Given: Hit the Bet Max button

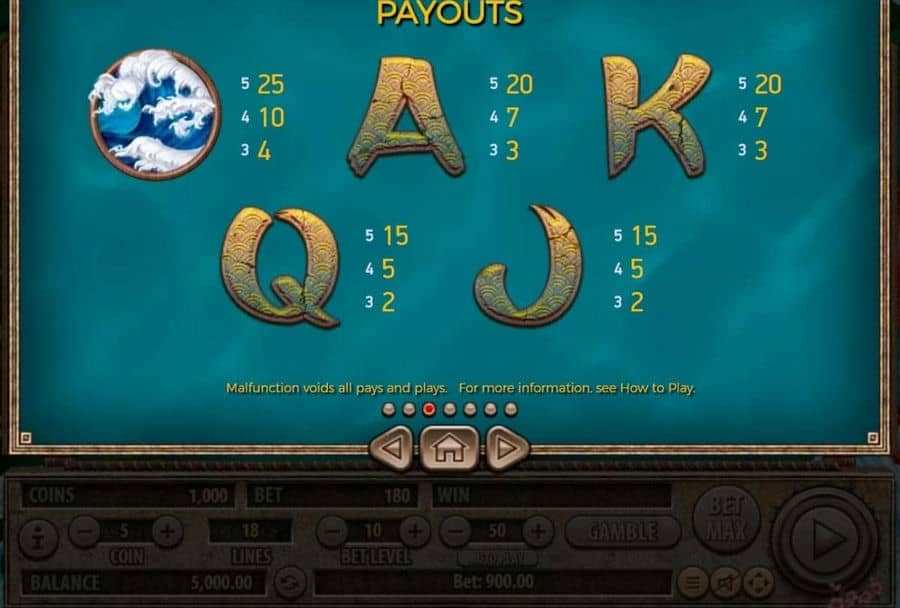Looking at the screenshot, I should pyautogui.click(x=726, y=517).
